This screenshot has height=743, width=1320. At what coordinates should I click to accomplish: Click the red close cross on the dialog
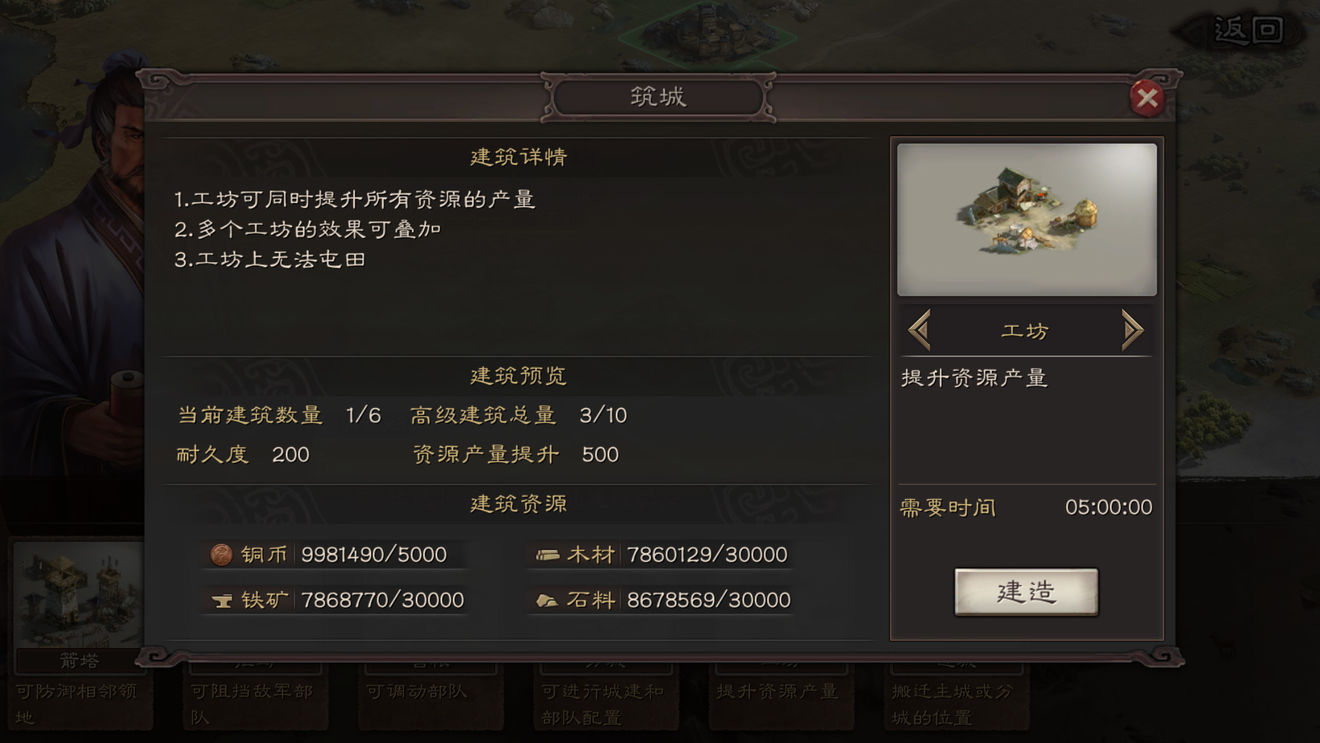coord(1146,97)
